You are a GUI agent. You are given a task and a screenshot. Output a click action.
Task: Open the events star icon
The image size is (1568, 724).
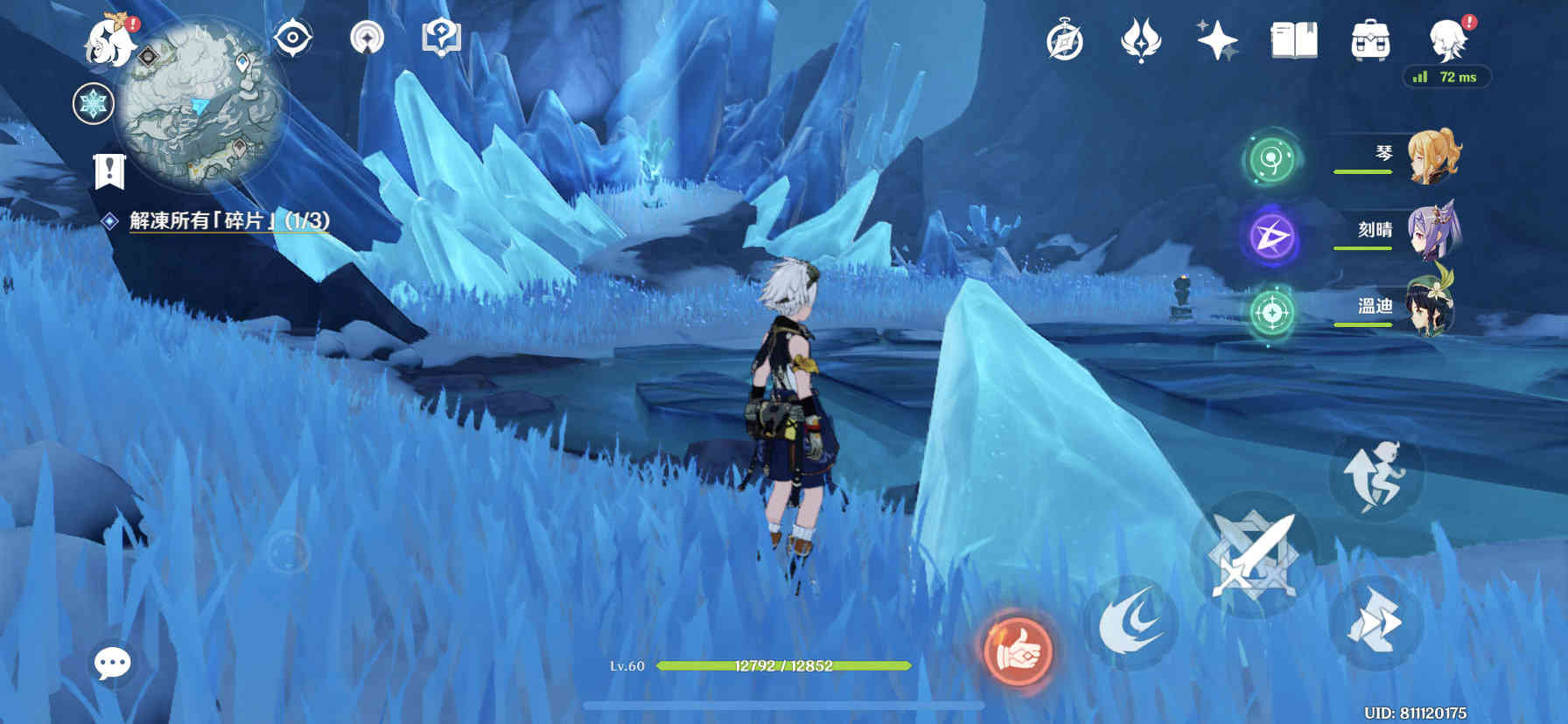point(1140,40)
